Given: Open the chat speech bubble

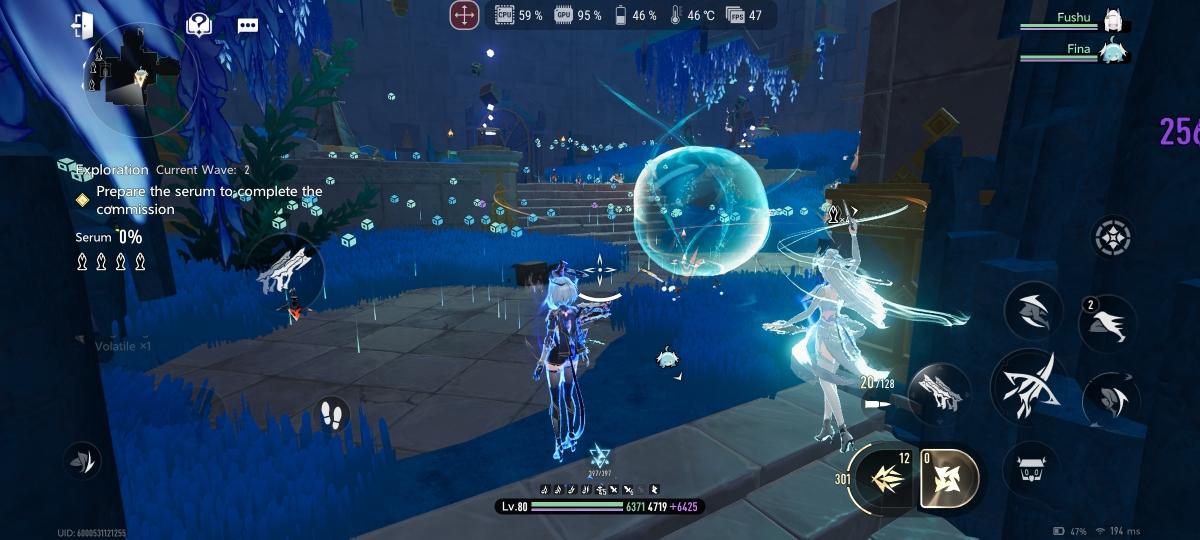Looking at the screenshot, I should pos(248,26).
